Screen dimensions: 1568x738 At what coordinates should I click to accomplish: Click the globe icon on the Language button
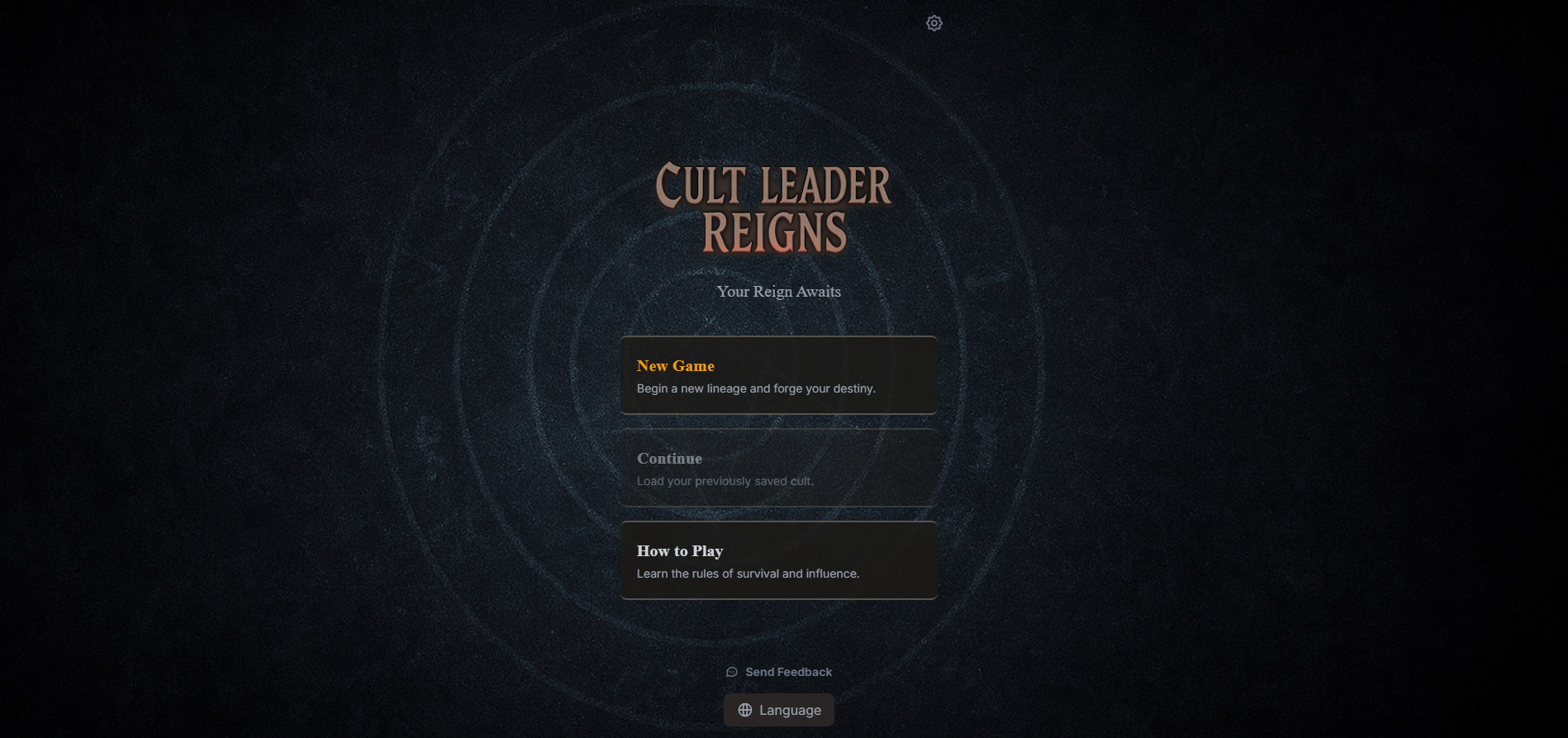point(744,709)
